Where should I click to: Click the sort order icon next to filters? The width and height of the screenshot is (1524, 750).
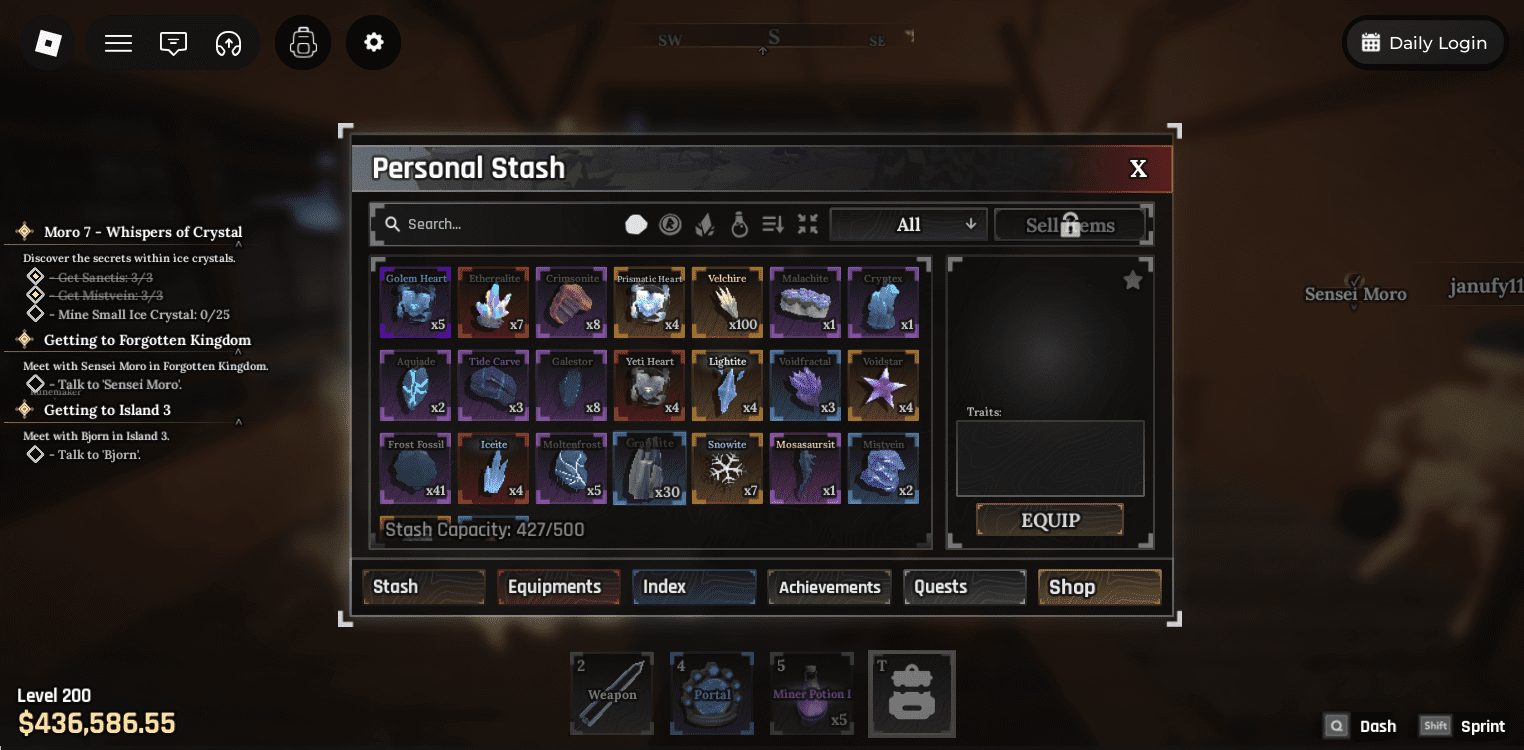coord(772,224)
